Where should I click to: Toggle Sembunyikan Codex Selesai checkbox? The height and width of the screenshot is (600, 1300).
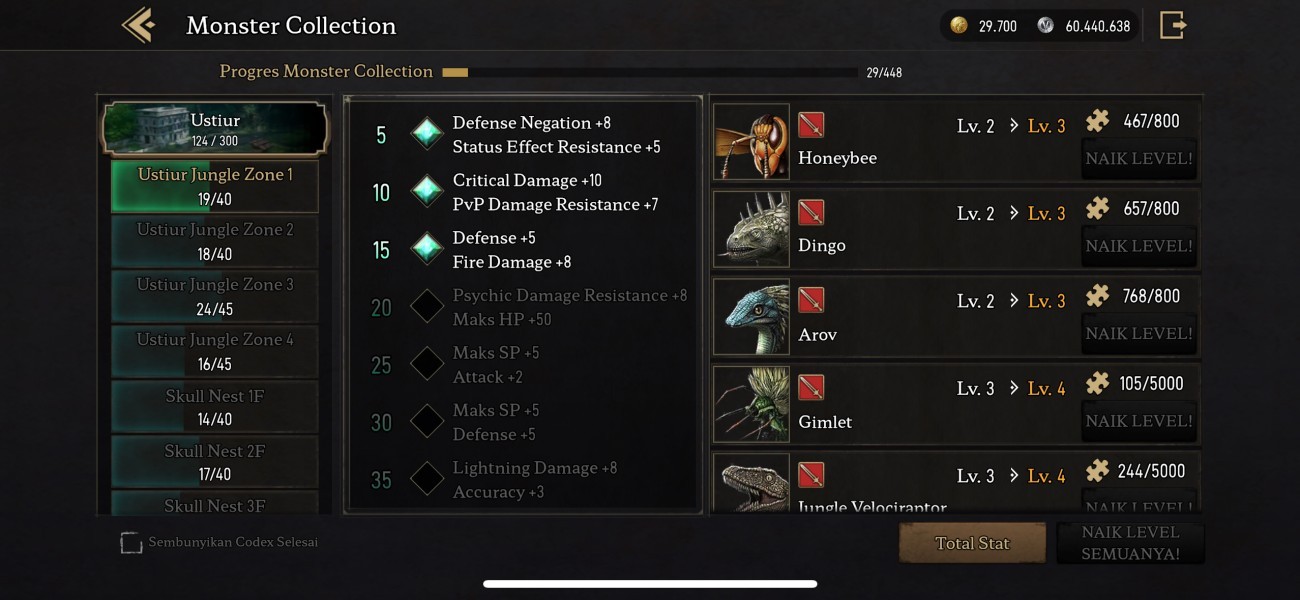coord(131,543)
